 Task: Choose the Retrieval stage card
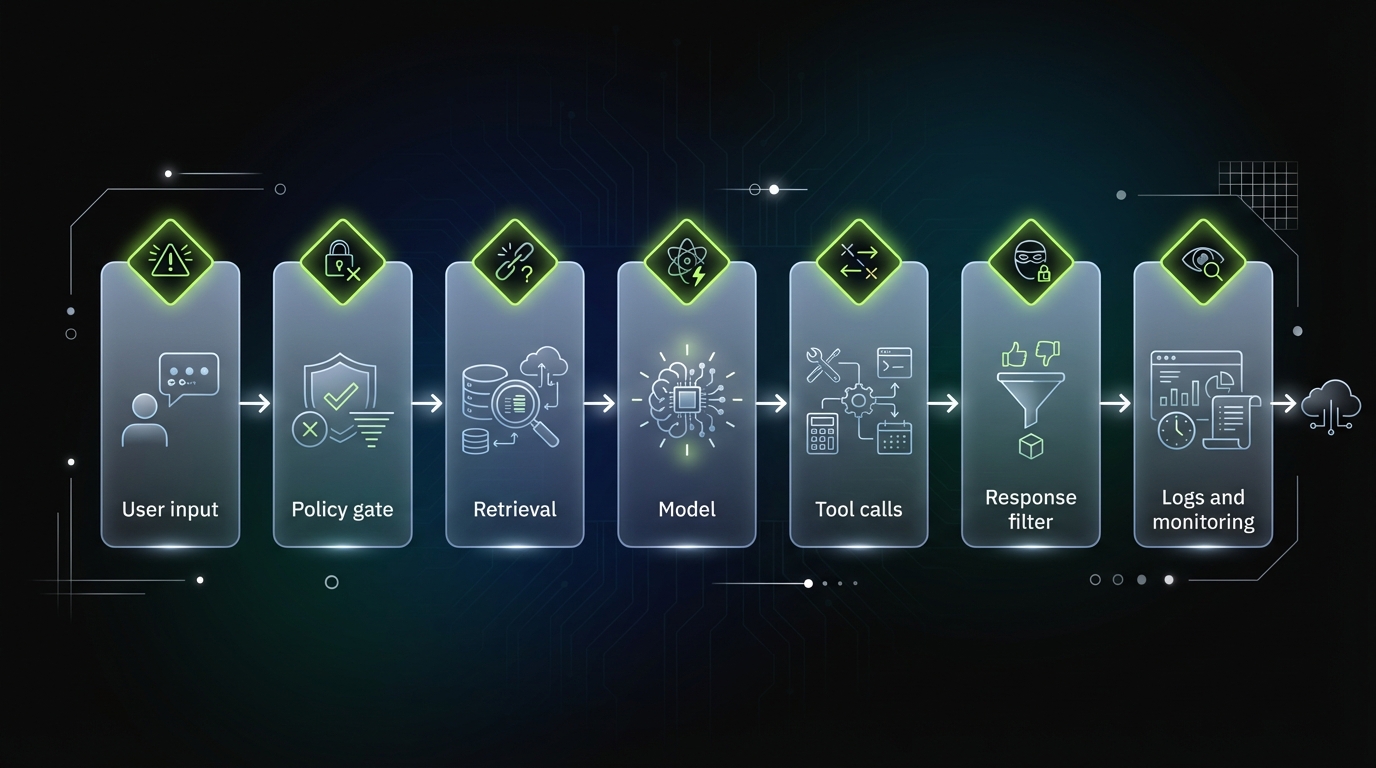(514, 420)
